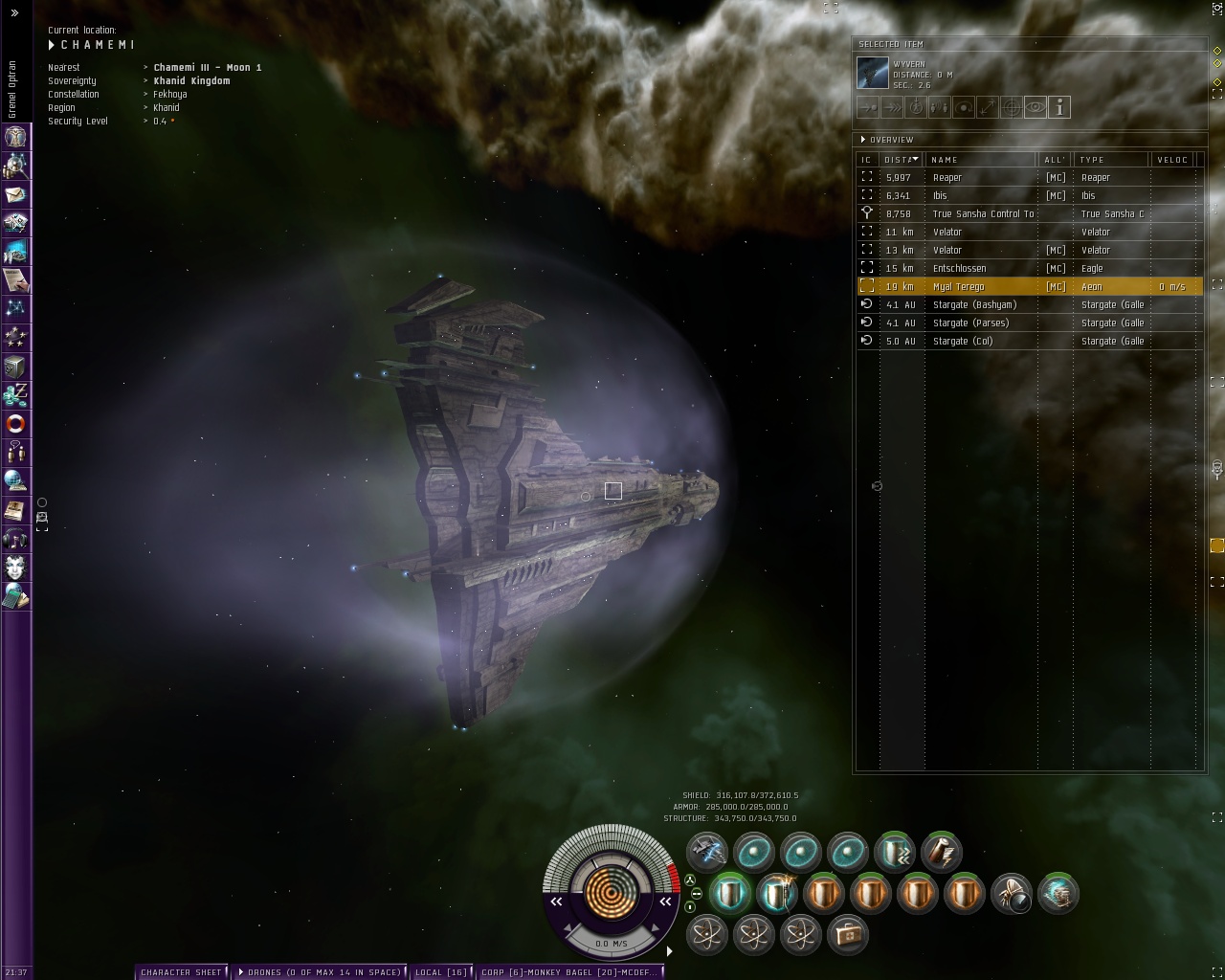
Task: Open the Corp chat channel tab
Action: [570, 972]
